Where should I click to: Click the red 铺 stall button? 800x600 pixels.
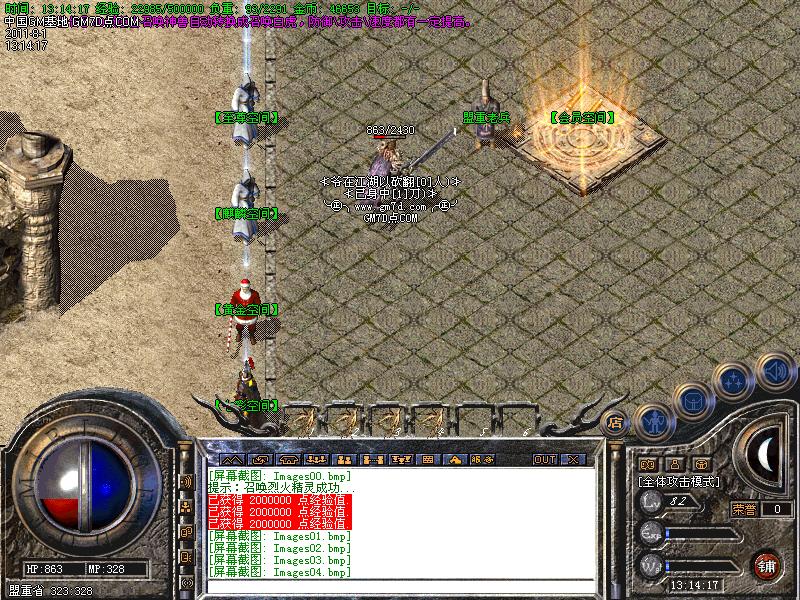[766, 564]
